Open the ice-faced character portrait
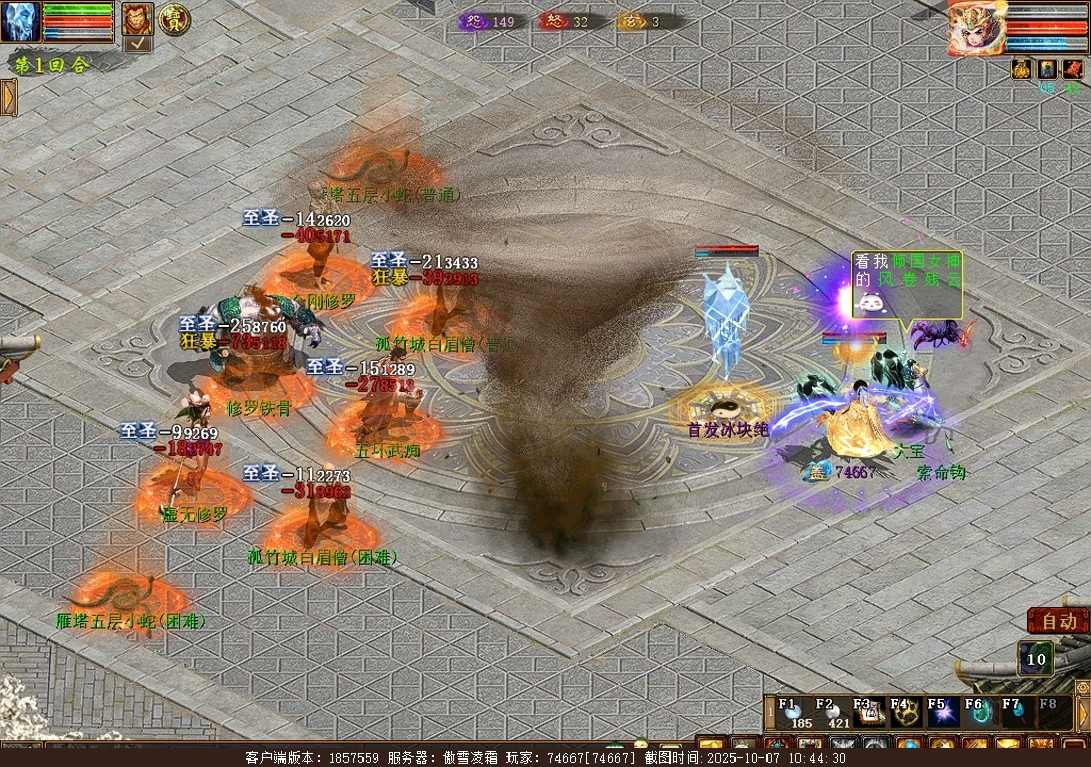Screen dimensions: 1091x767 tap(20, 21)
